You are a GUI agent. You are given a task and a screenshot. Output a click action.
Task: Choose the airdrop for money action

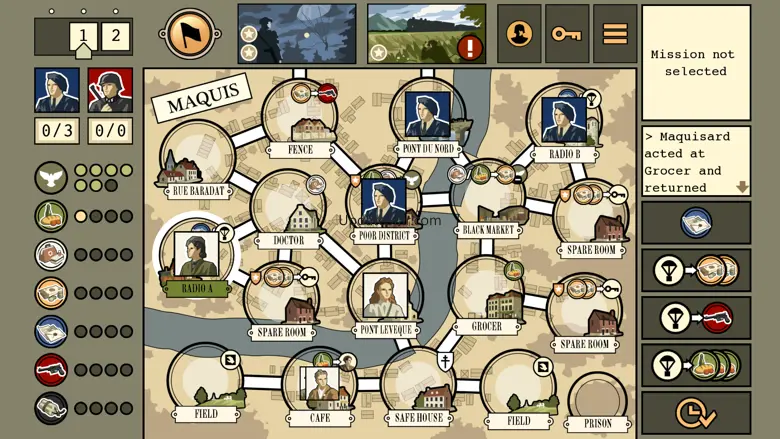tap(696, 270)
